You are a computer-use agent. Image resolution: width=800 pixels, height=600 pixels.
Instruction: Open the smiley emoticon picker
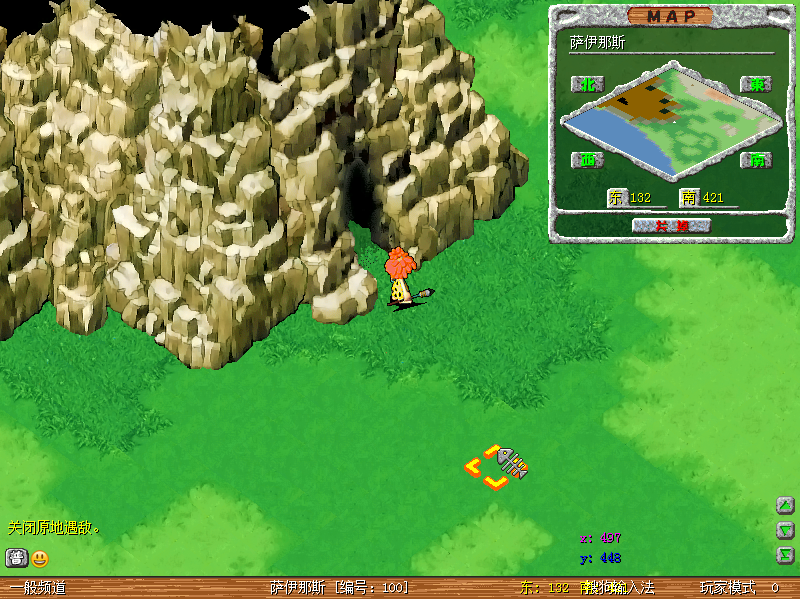coord(40,558)
